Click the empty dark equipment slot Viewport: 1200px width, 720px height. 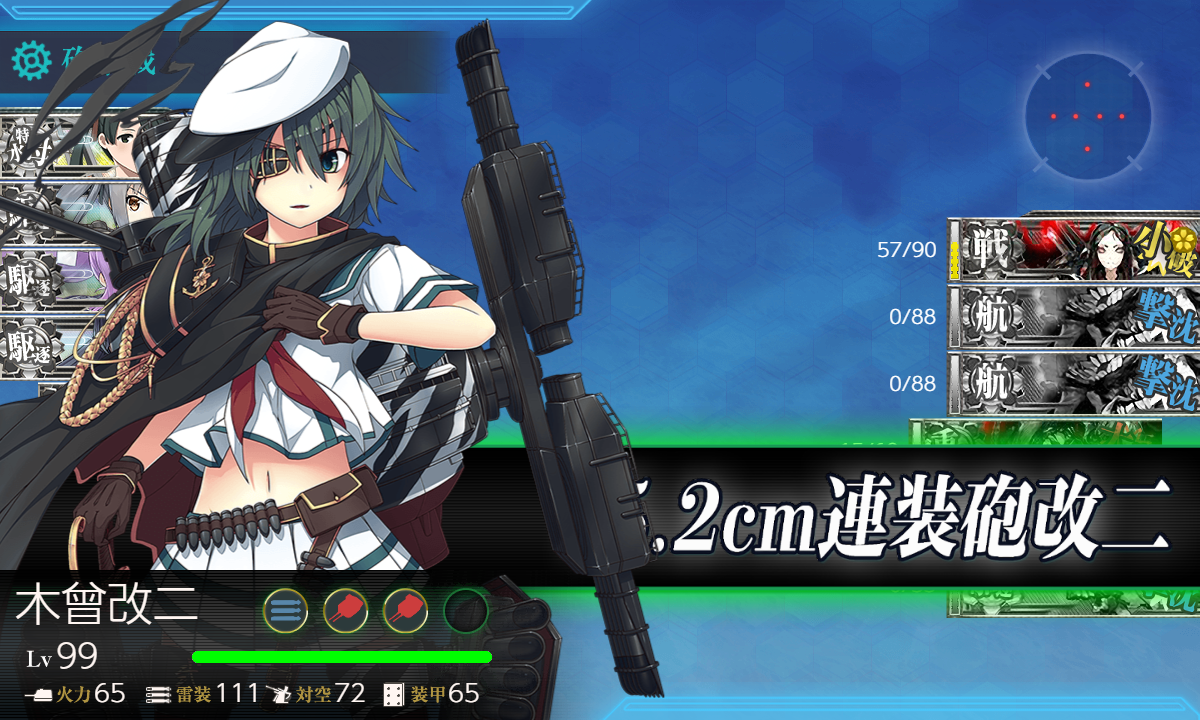(x=465, y=610)
